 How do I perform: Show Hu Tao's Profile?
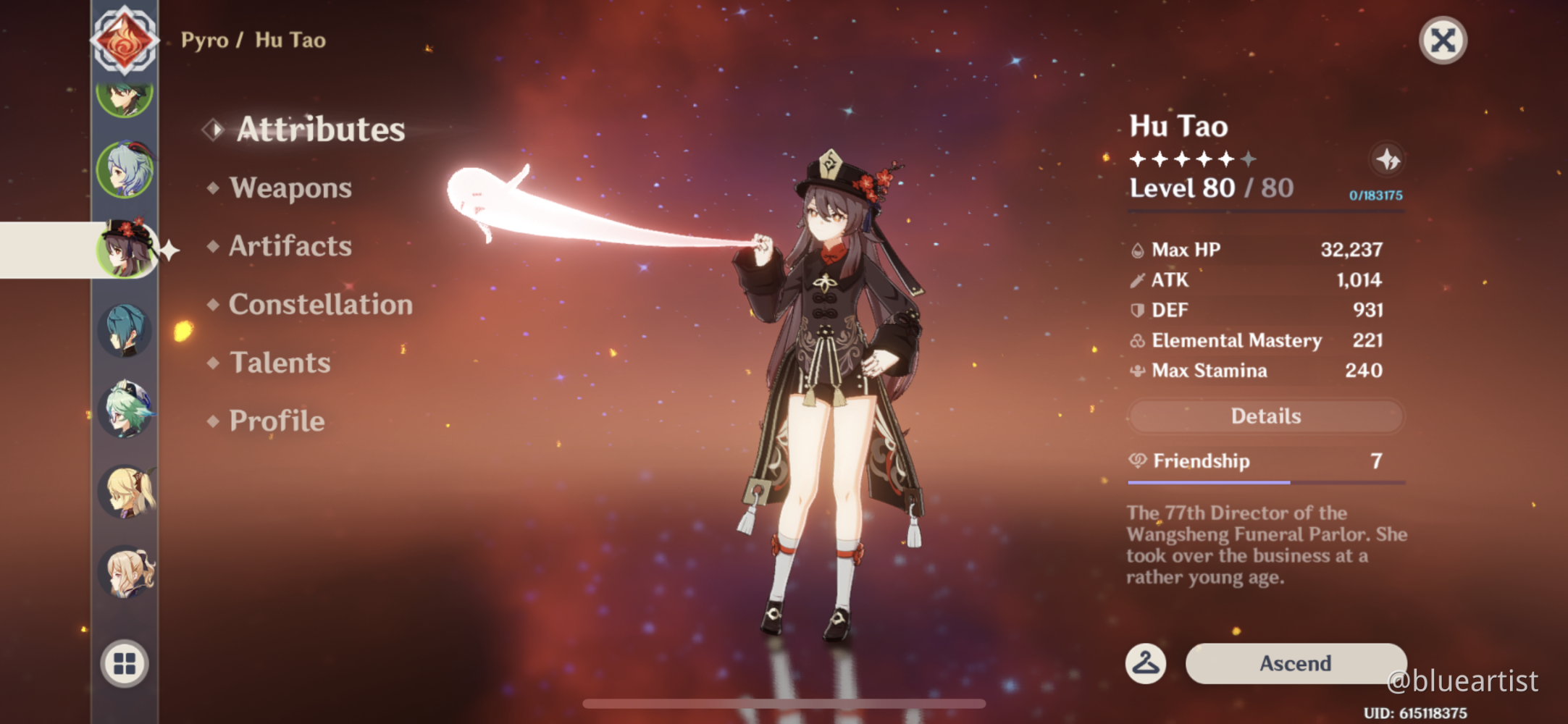pos(277,421)
